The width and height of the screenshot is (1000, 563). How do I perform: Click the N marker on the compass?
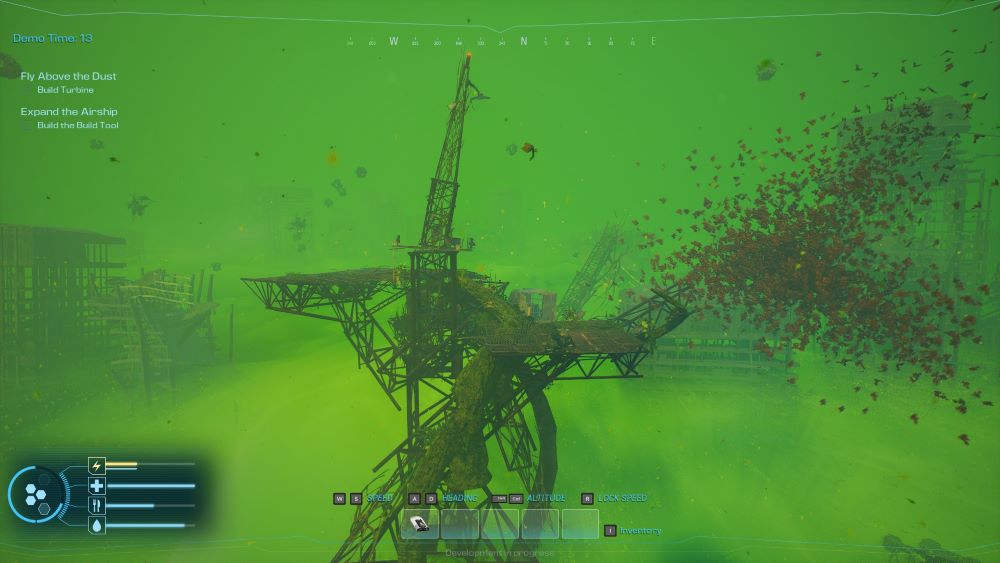point(522,42)
